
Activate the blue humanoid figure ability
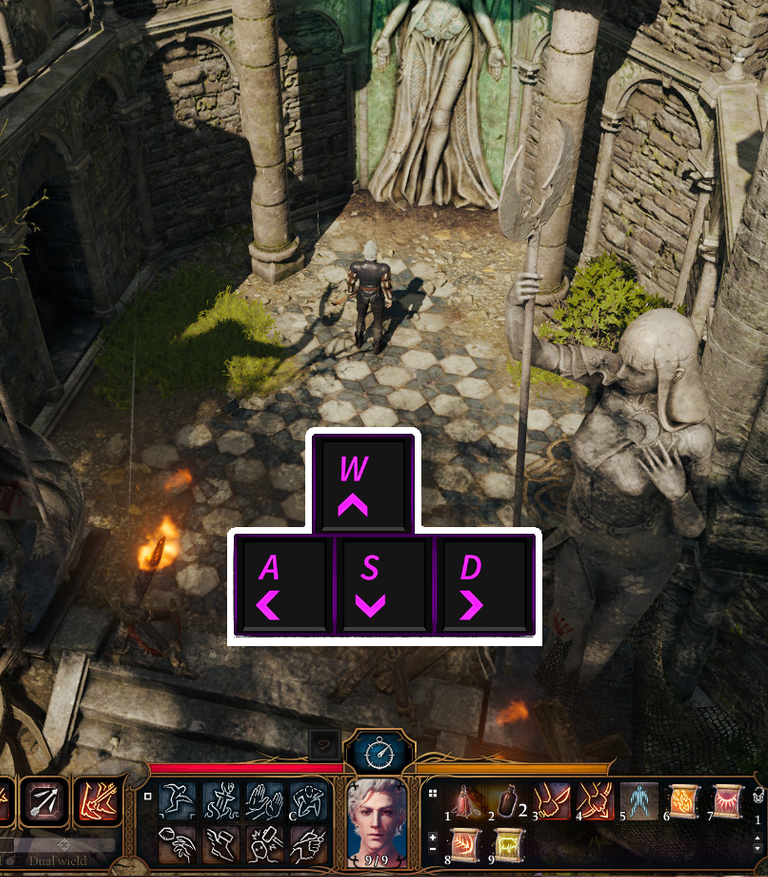pyautogui.click(x=640, y=802)
